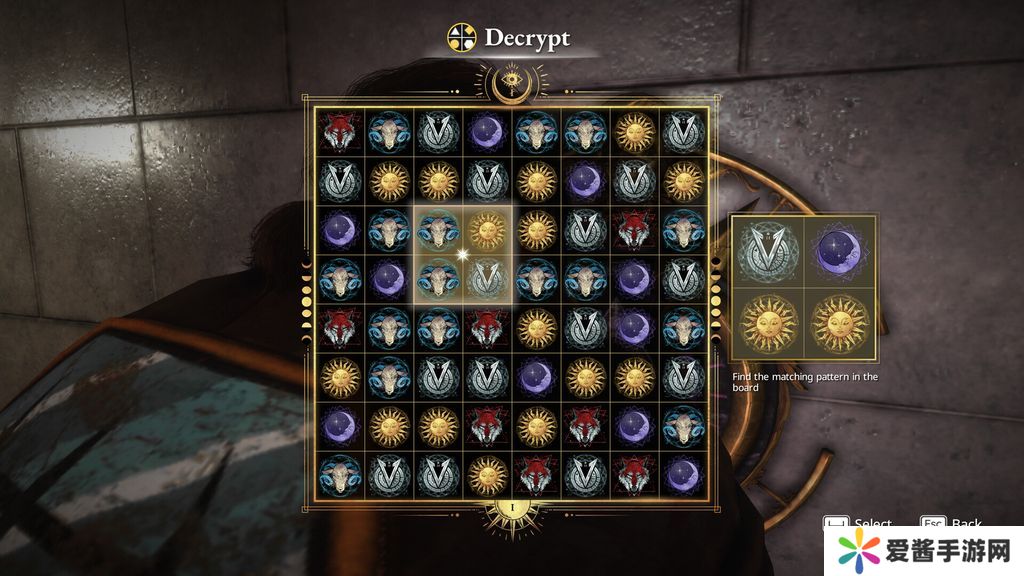Select the sun tile inside the highlighted cursor
The width and height of the screenshot is (1024, 576).
pos(487,231)
